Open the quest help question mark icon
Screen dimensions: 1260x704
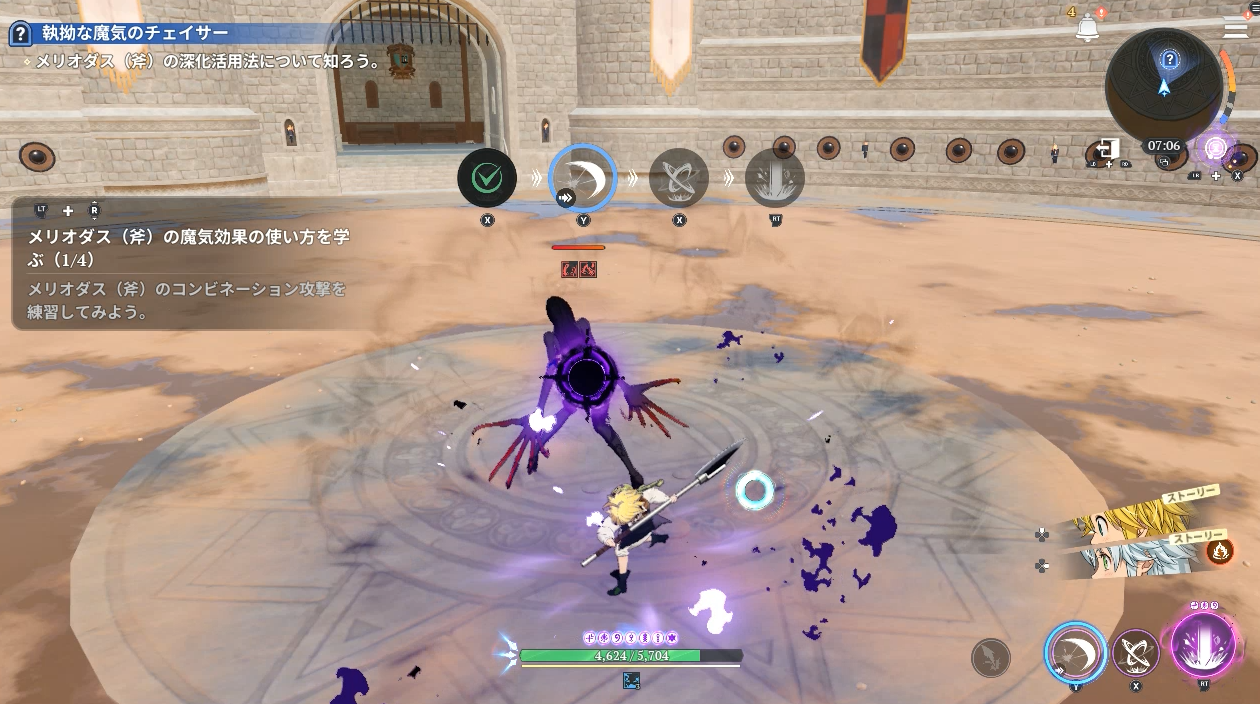coord(20,34)
